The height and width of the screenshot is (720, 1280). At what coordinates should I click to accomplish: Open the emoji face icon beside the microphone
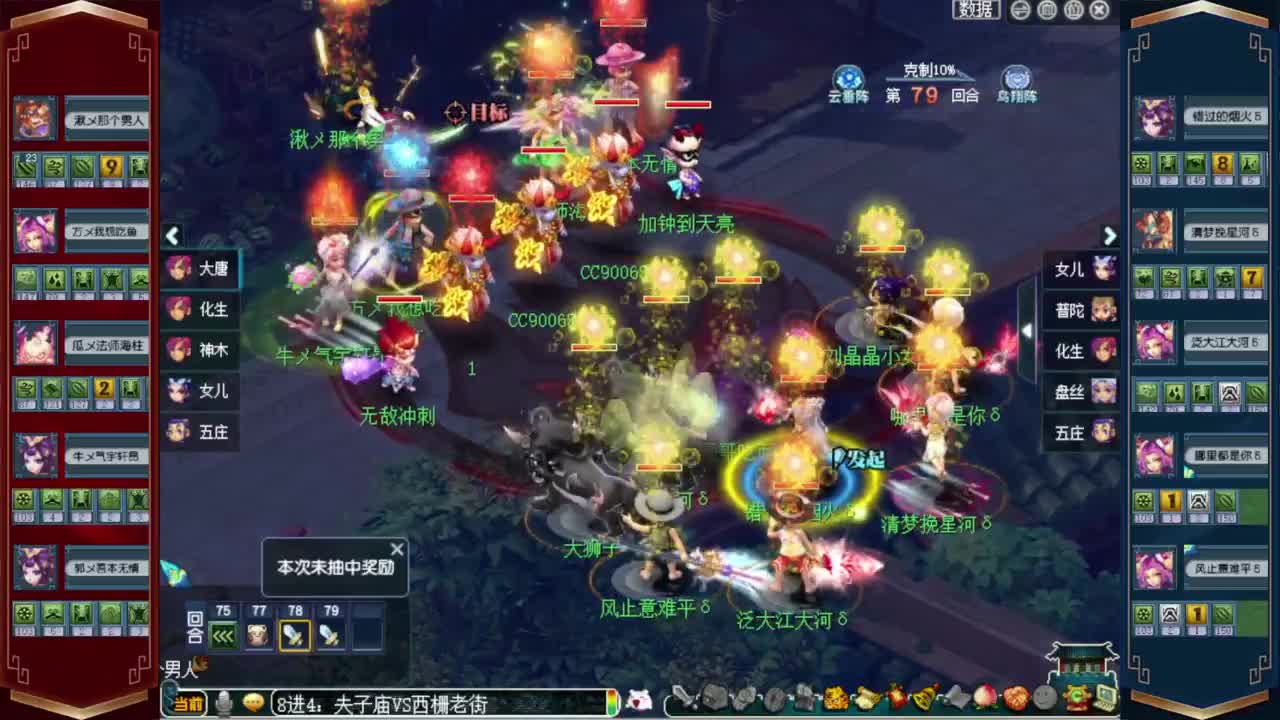point(254,701)
